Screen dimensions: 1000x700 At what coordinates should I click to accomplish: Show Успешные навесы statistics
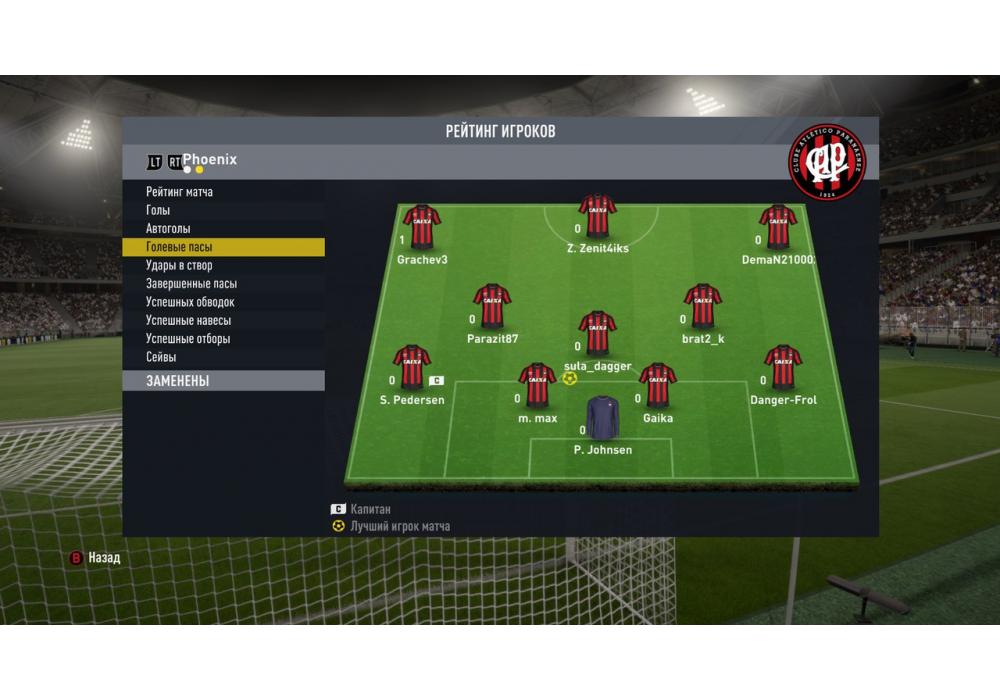tap(188, 320)
